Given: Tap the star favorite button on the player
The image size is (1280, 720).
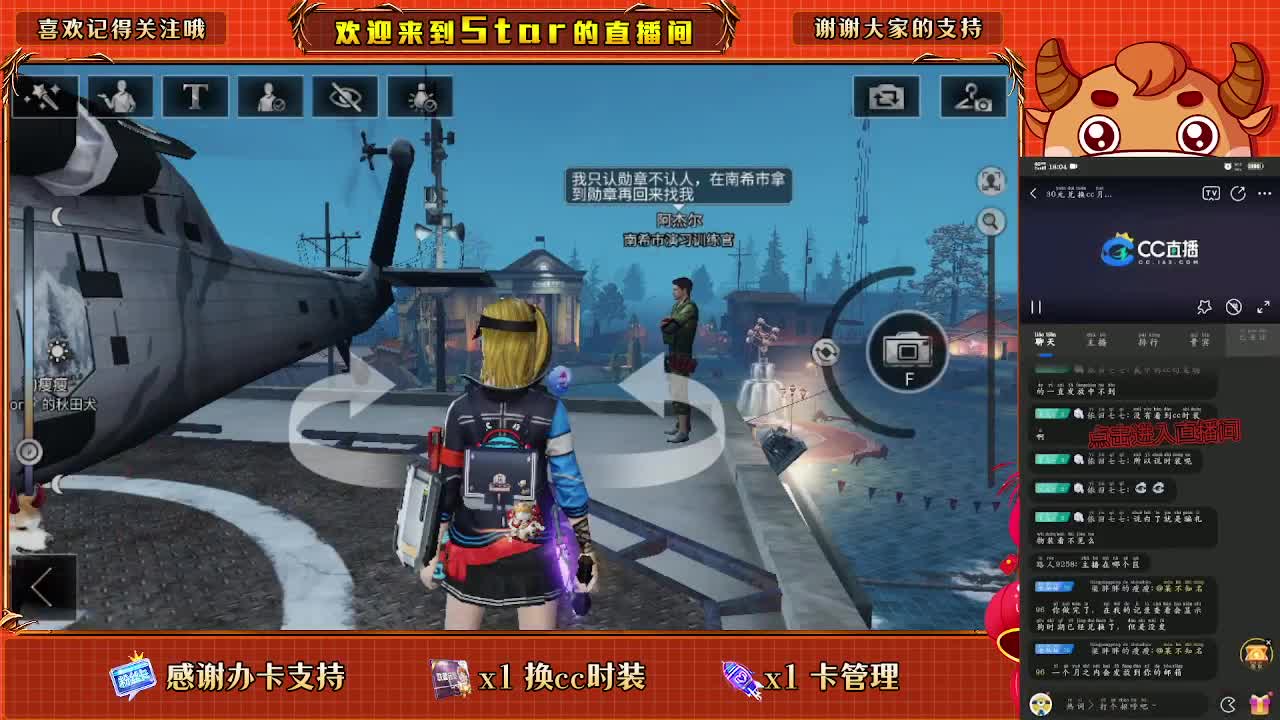Looking at the screenshot, I should 1205,307.
